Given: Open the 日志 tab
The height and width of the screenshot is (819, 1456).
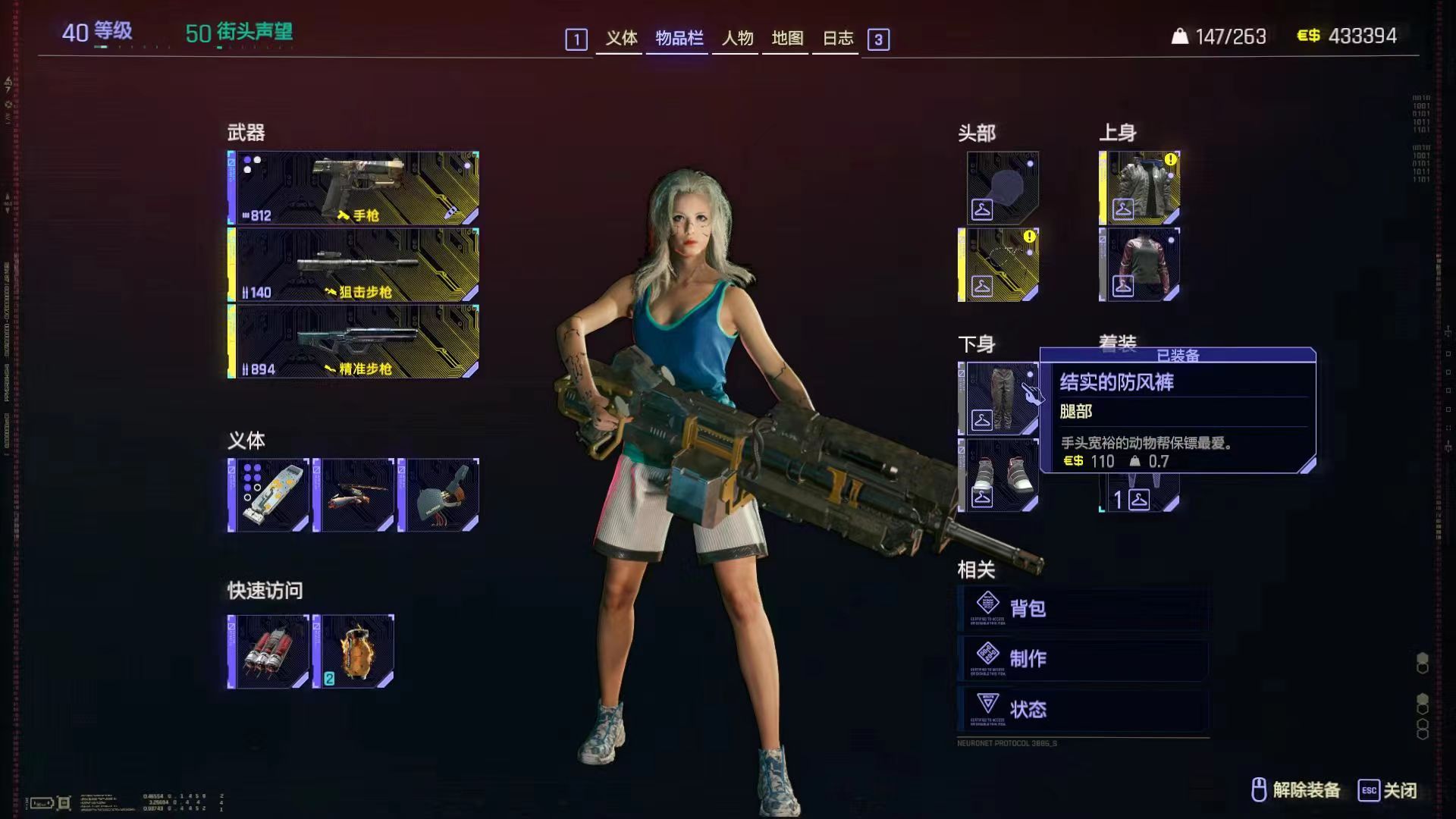Looking at the screenshot, I should point(837,38).
